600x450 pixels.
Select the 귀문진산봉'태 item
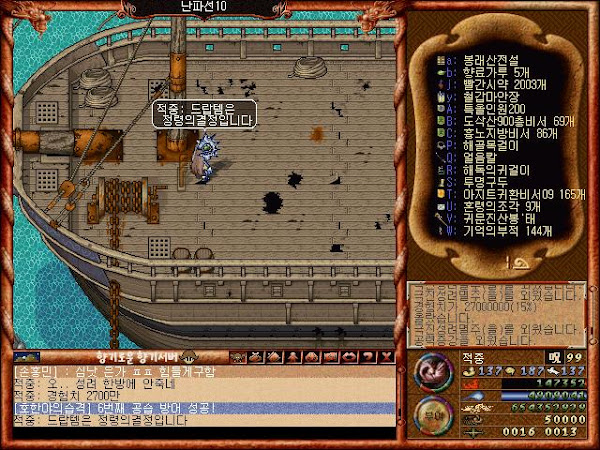tap(490, 217)
